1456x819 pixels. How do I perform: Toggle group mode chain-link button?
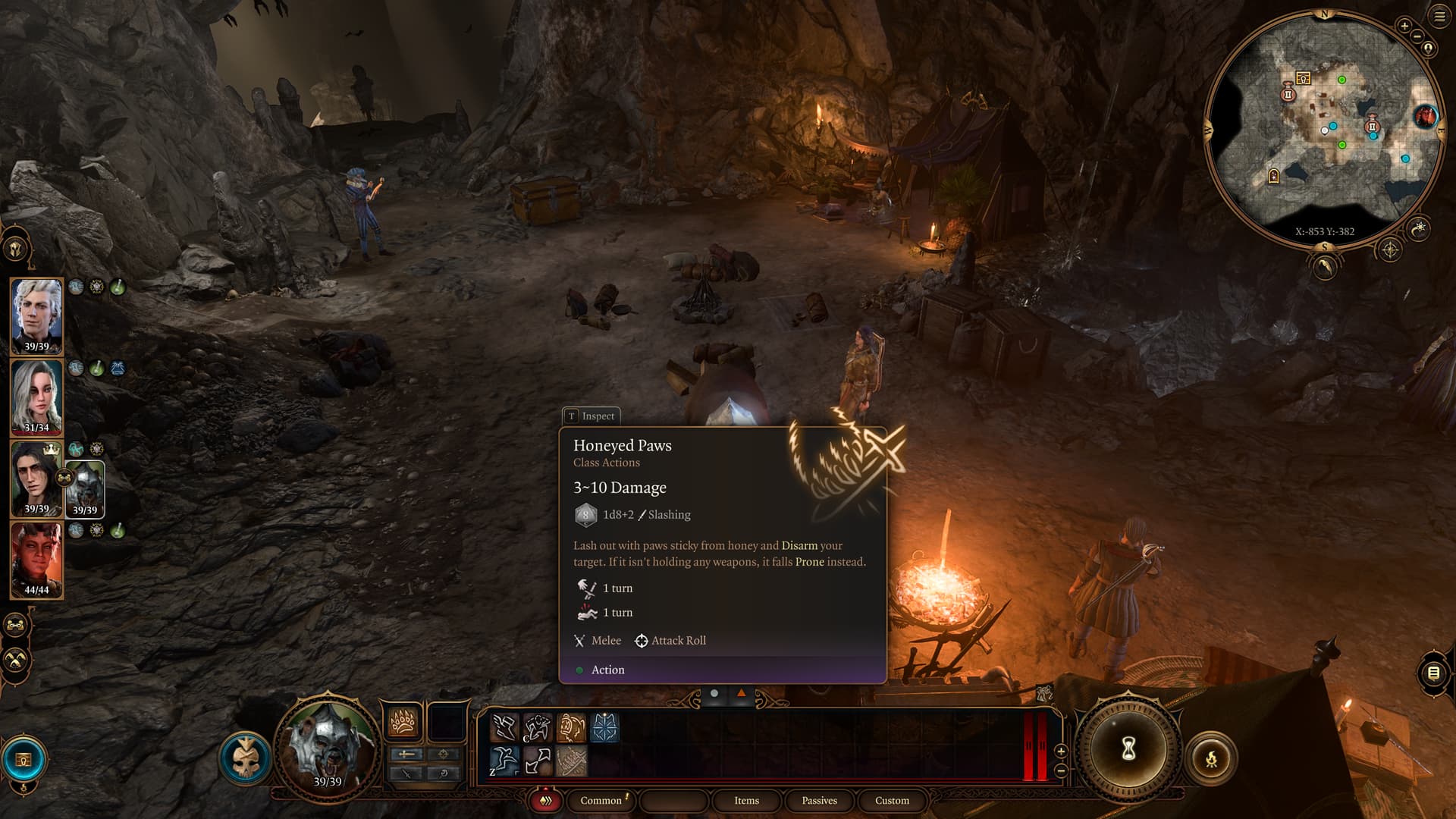(16, 626)
